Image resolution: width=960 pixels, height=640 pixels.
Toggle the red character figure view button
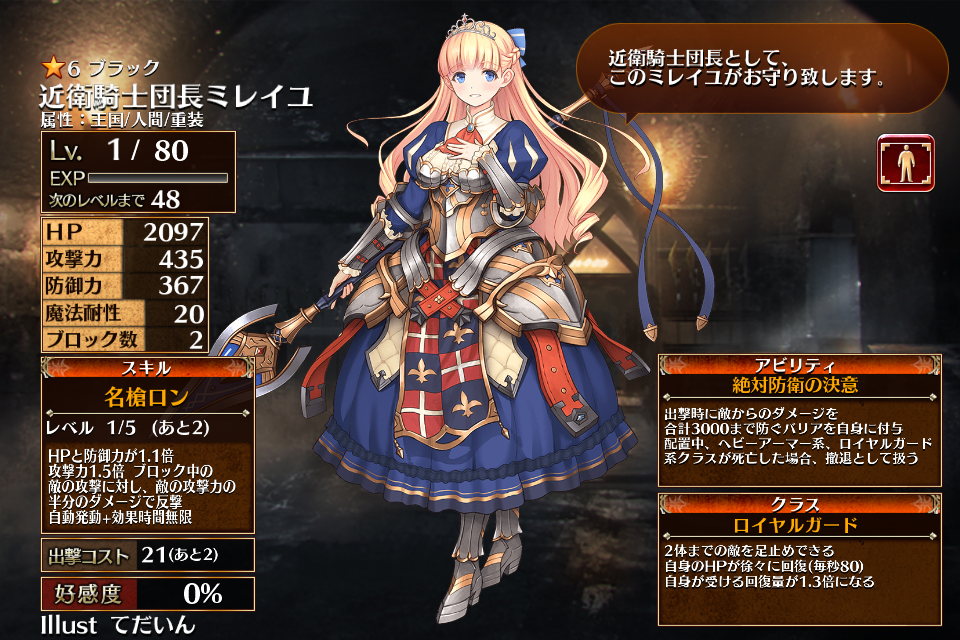905,163
